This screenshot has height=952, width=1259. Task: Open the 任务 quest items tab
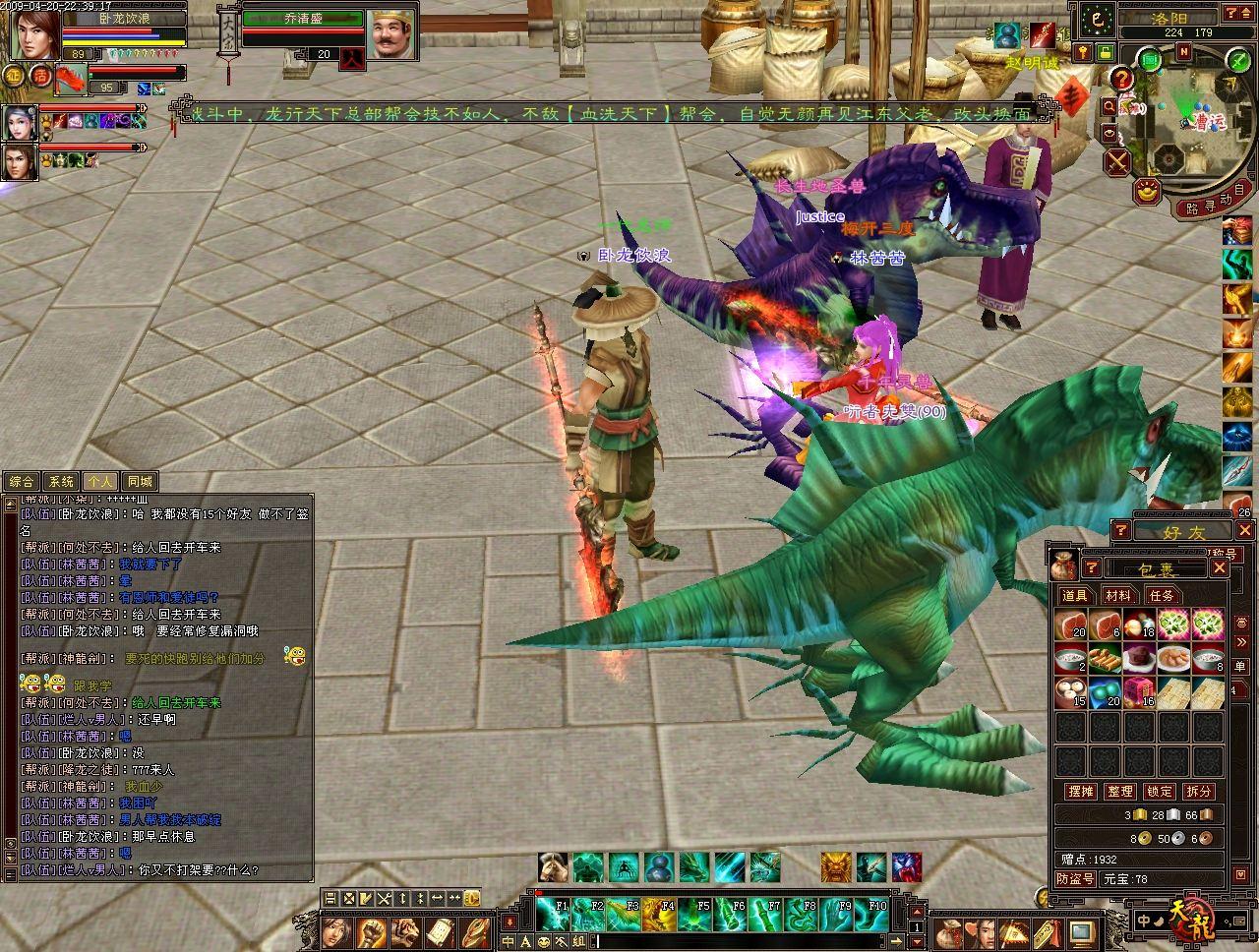click(x=1162, y=595)
